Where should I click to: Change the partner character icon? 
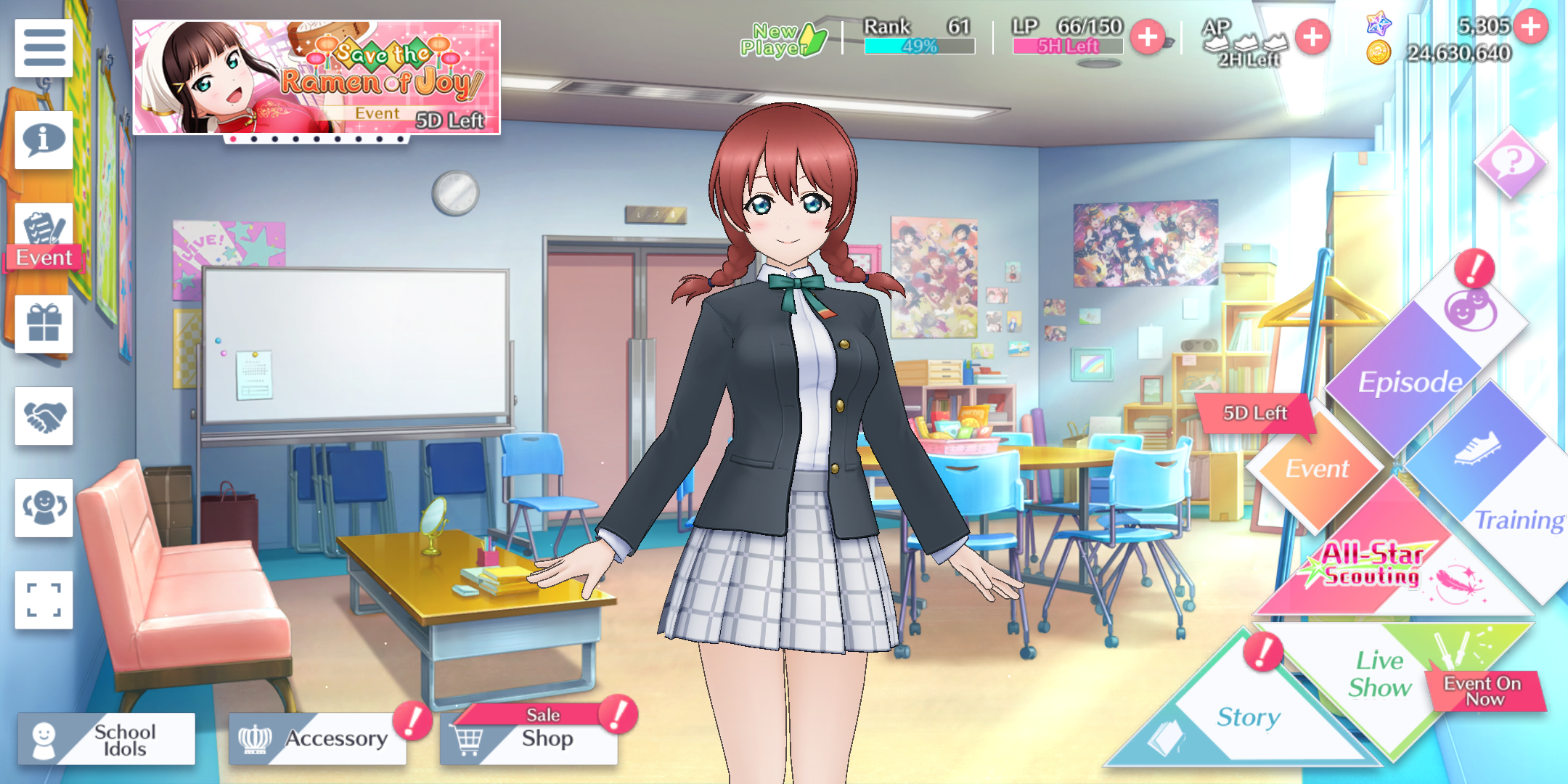click(x=44, y=507)
